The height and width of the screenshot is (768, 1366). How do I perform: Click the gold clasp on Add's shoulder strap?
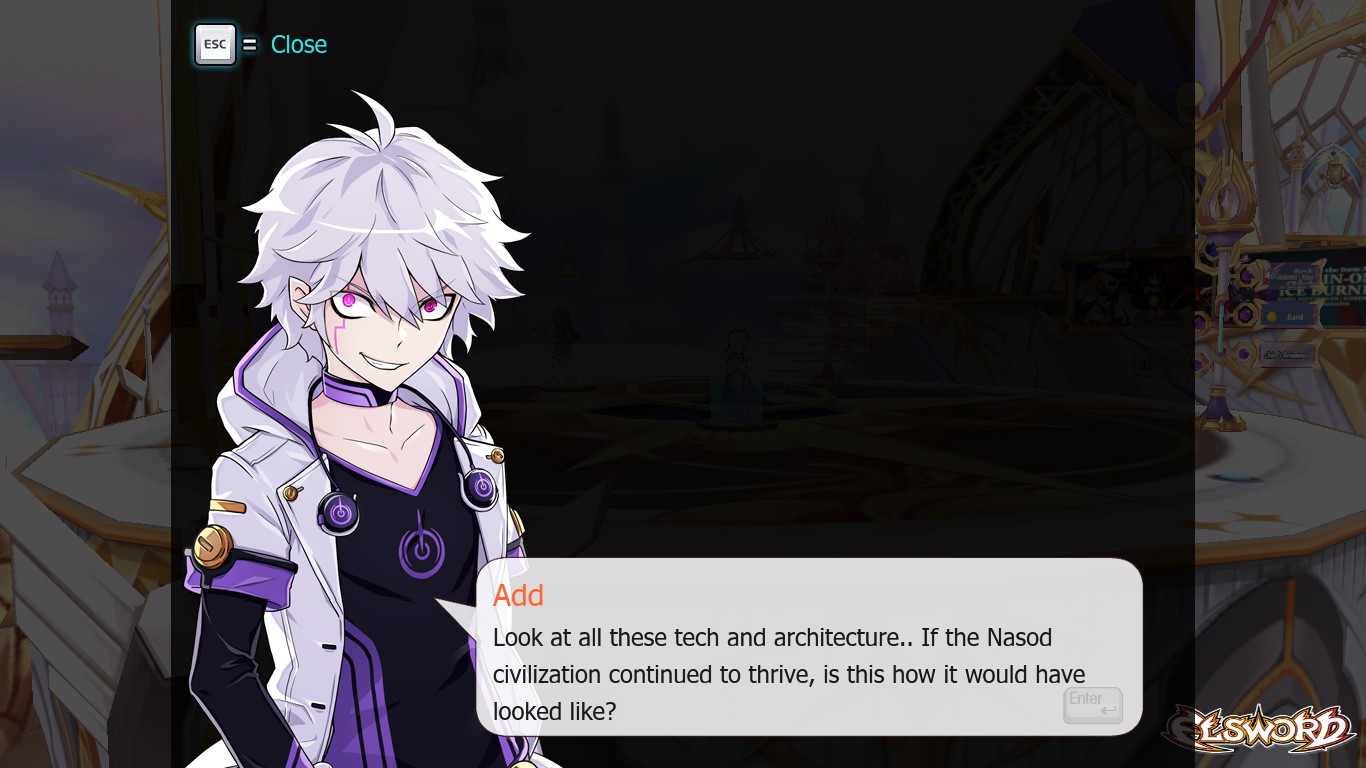212,549
